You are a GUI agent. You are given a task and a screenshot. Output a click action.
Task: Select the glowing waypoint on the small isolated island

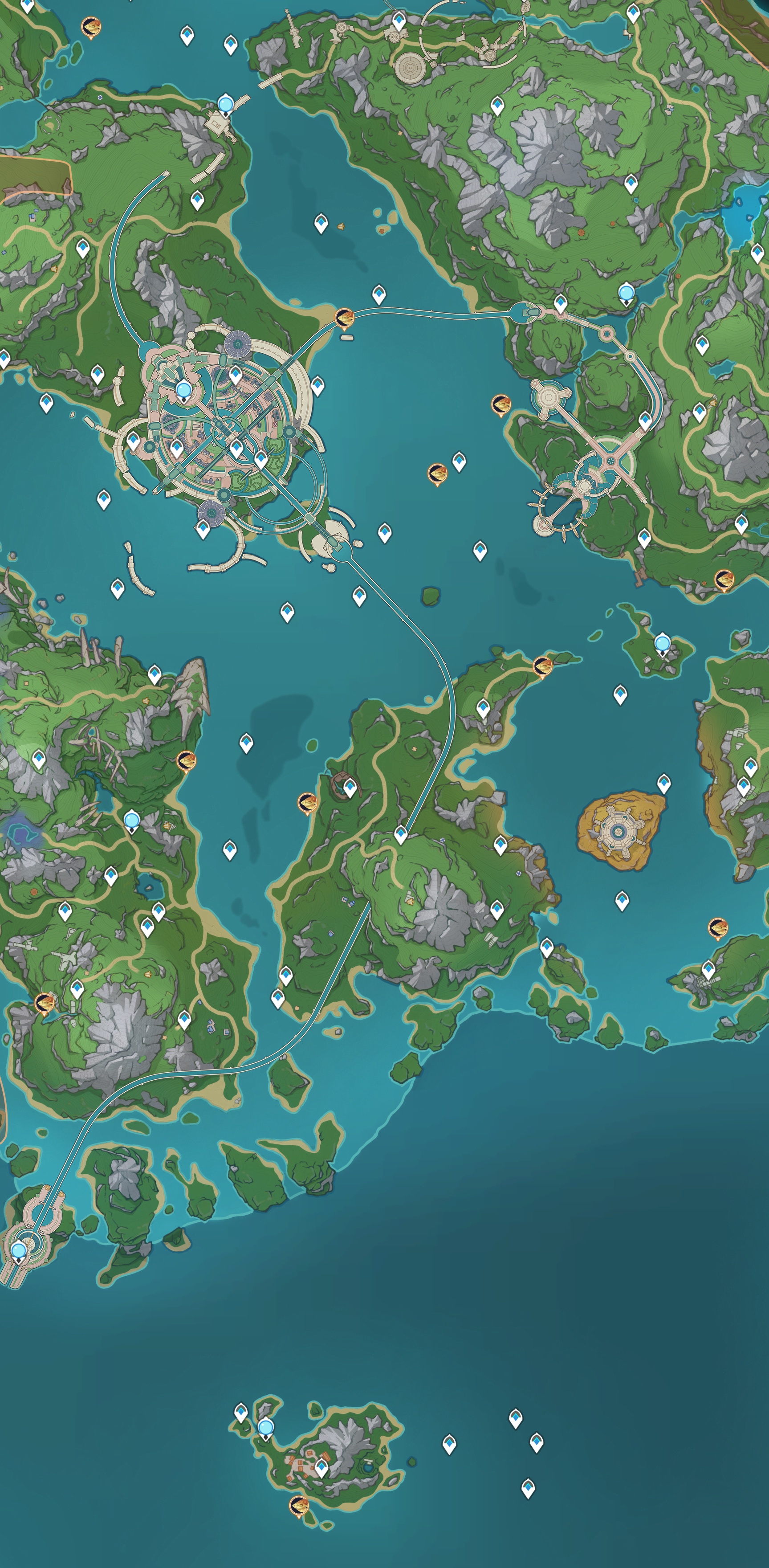click(x=265, y=1427)
